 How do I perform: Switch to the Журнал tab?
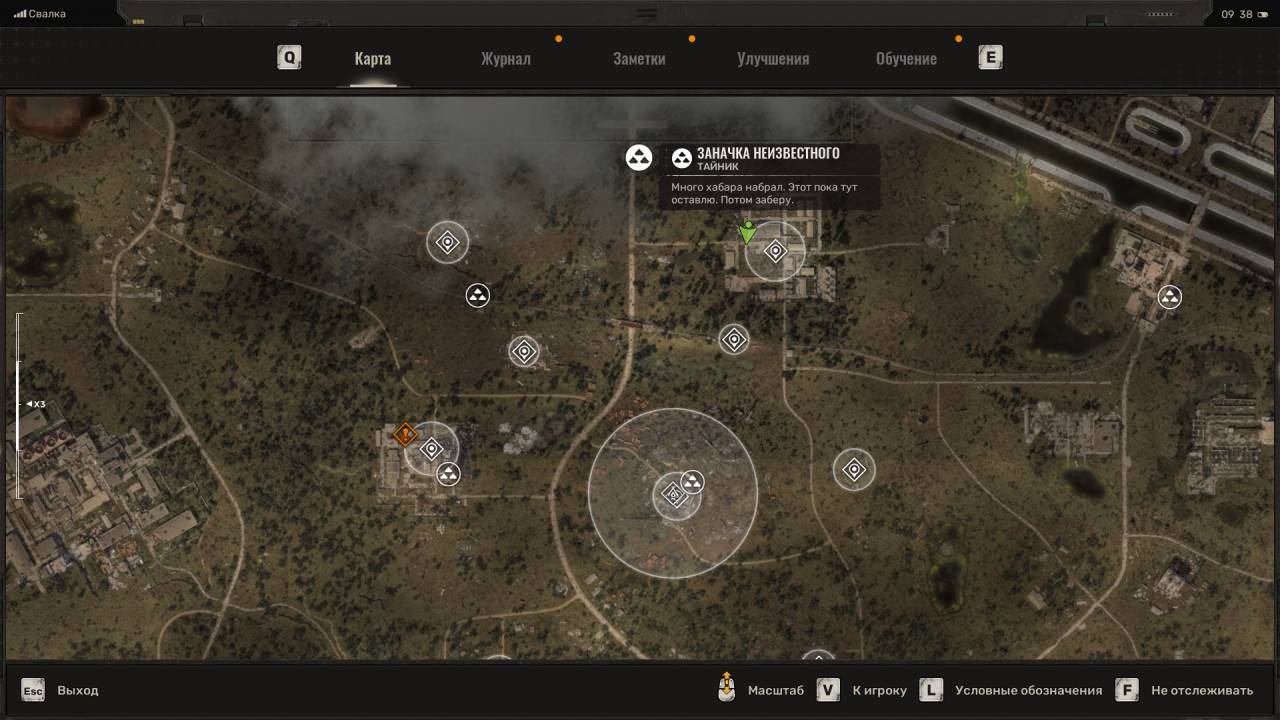click(505, 58)
